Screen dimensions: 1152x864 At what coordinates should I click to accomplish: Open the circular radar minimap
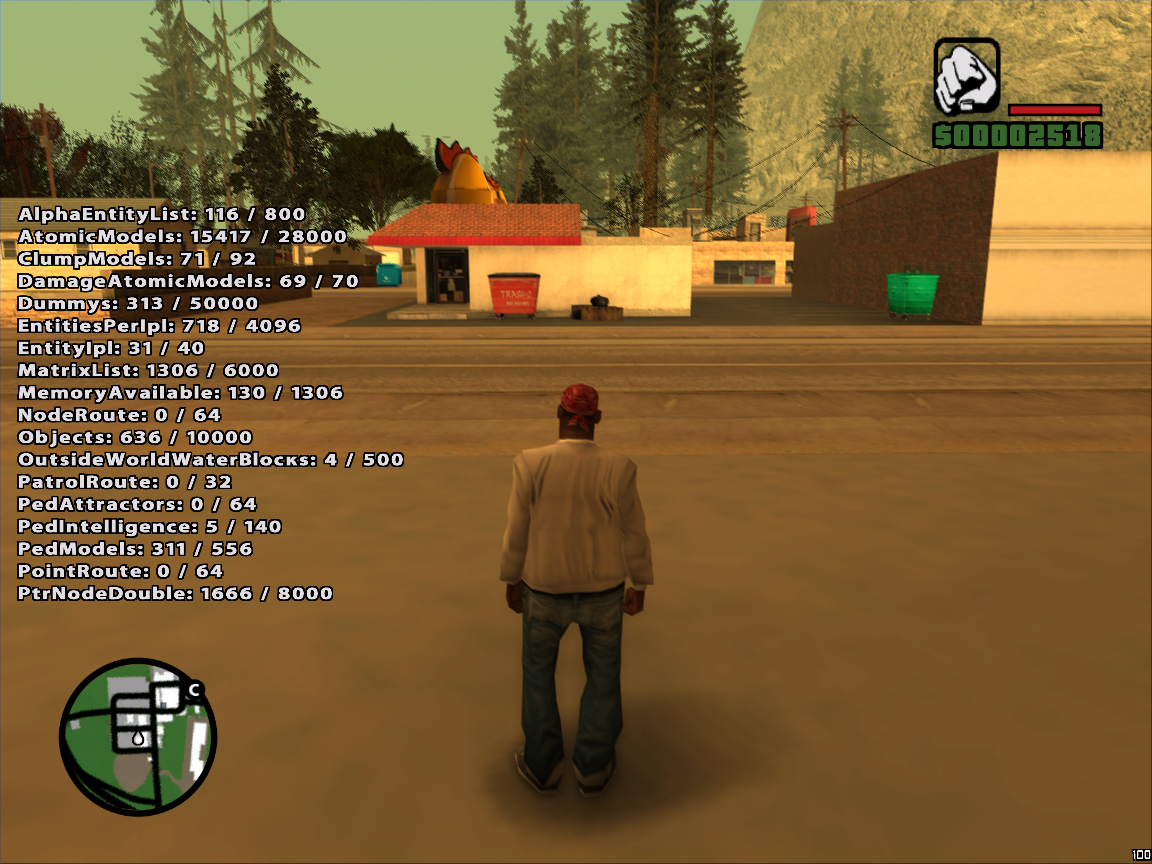(138, 737)
